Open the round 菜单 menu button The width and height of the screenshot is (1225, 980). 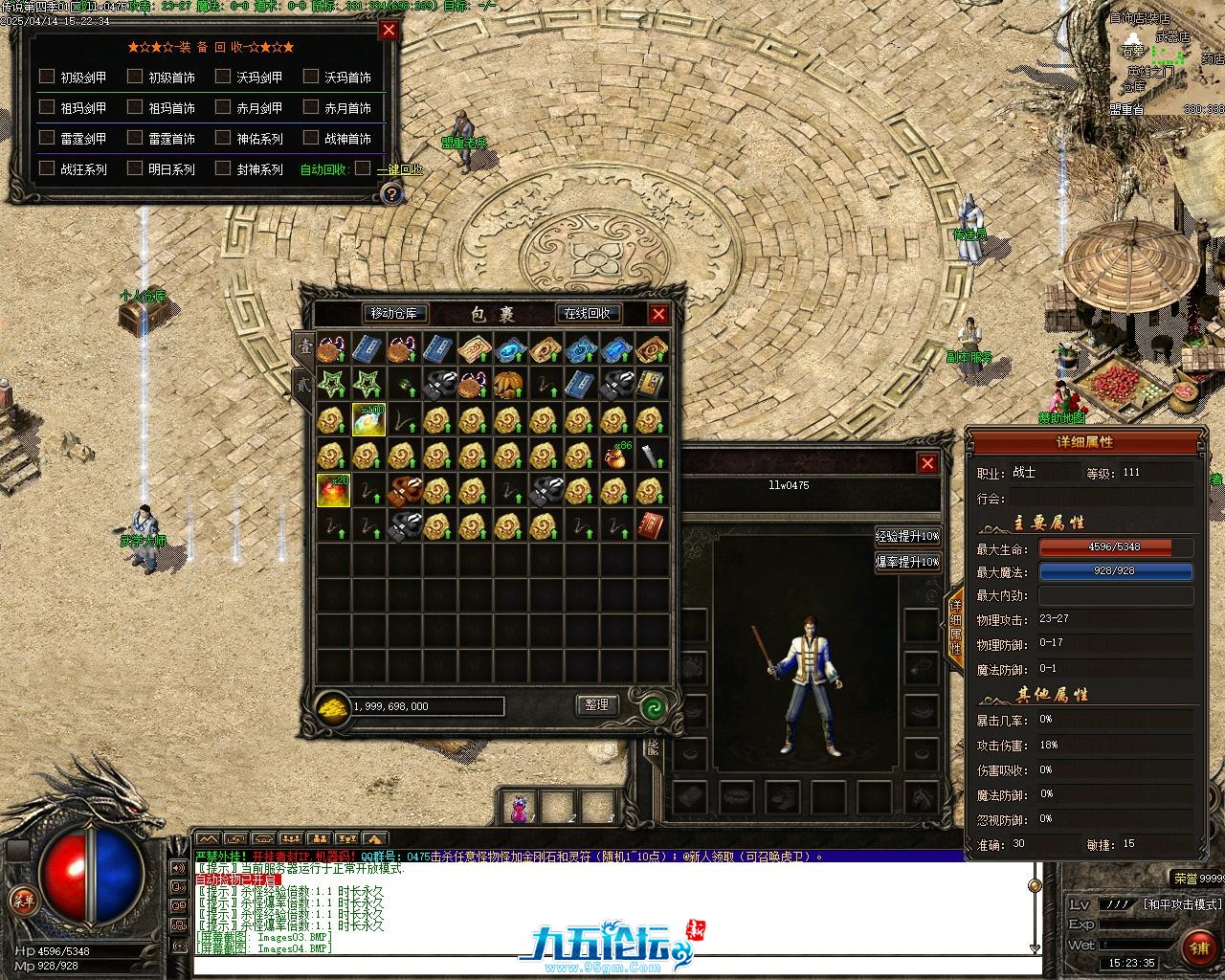[x=21, y=899]
